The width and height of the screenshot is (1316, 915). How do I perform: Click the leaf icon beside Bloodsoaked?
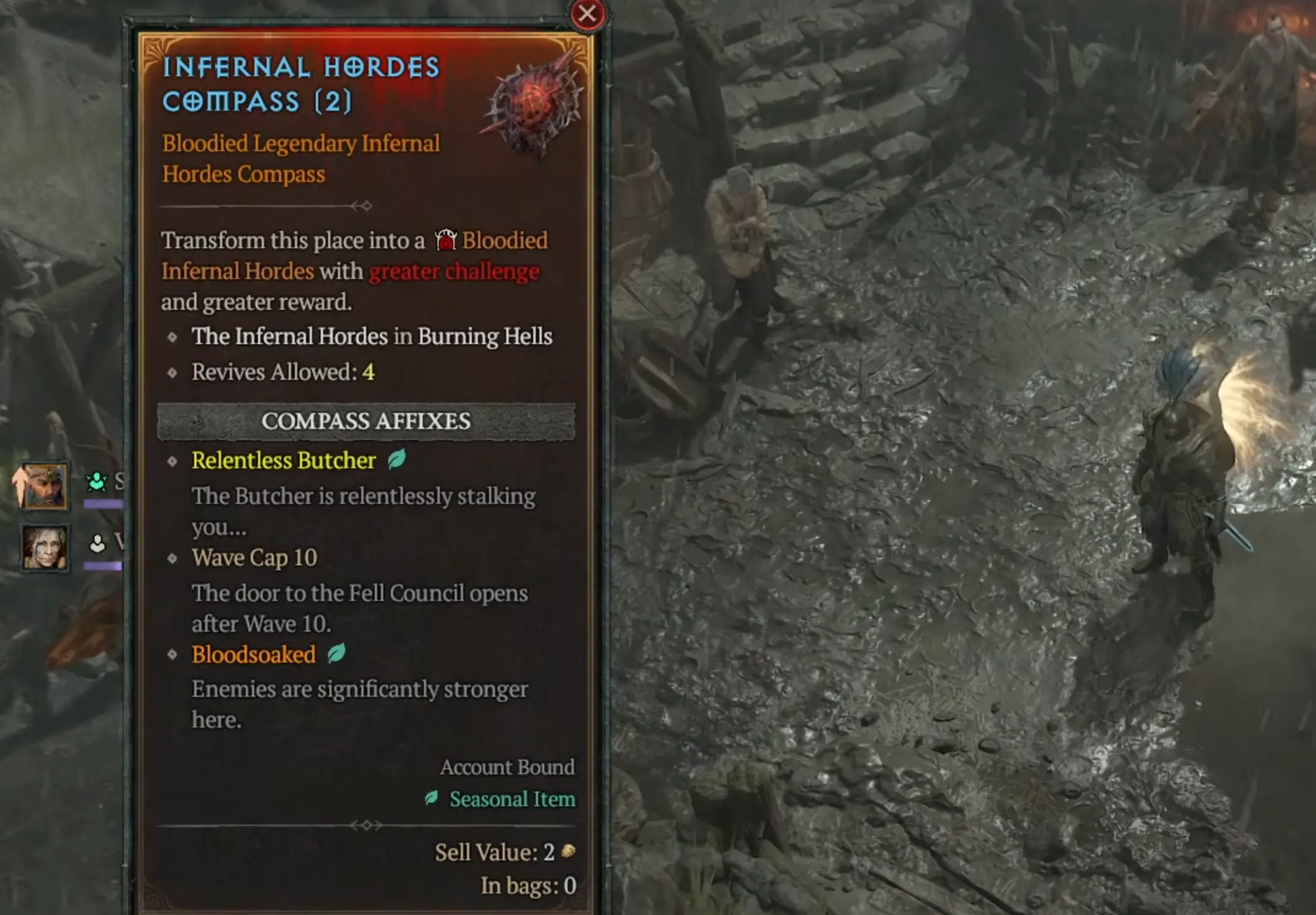(x=337, y=653)
